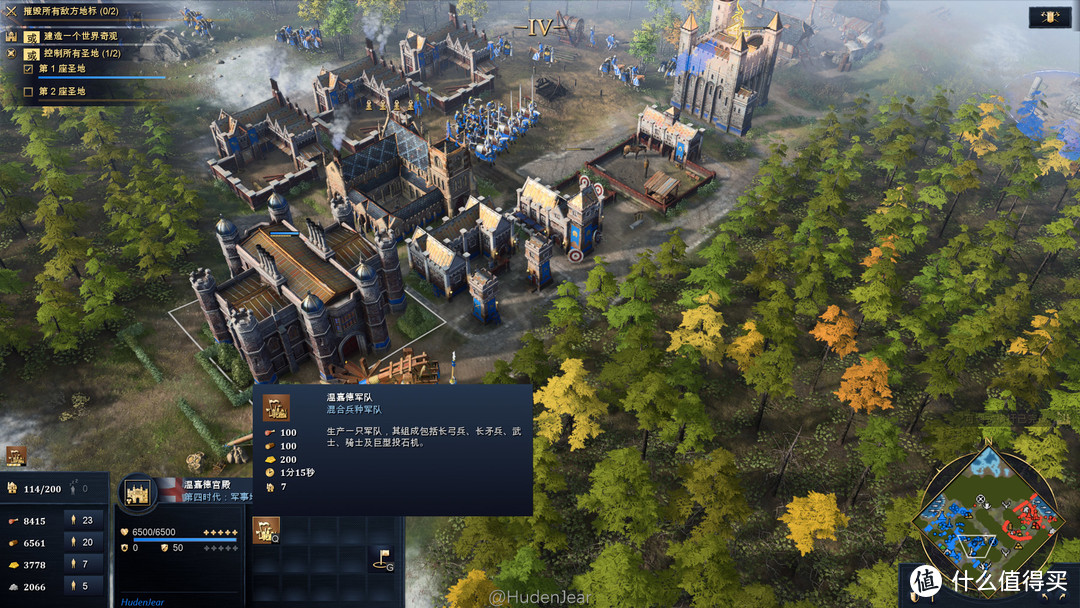Select the 20 villagers gathering wood
The width and height of the screenshot is (1080, 608).
coord(79,542)
